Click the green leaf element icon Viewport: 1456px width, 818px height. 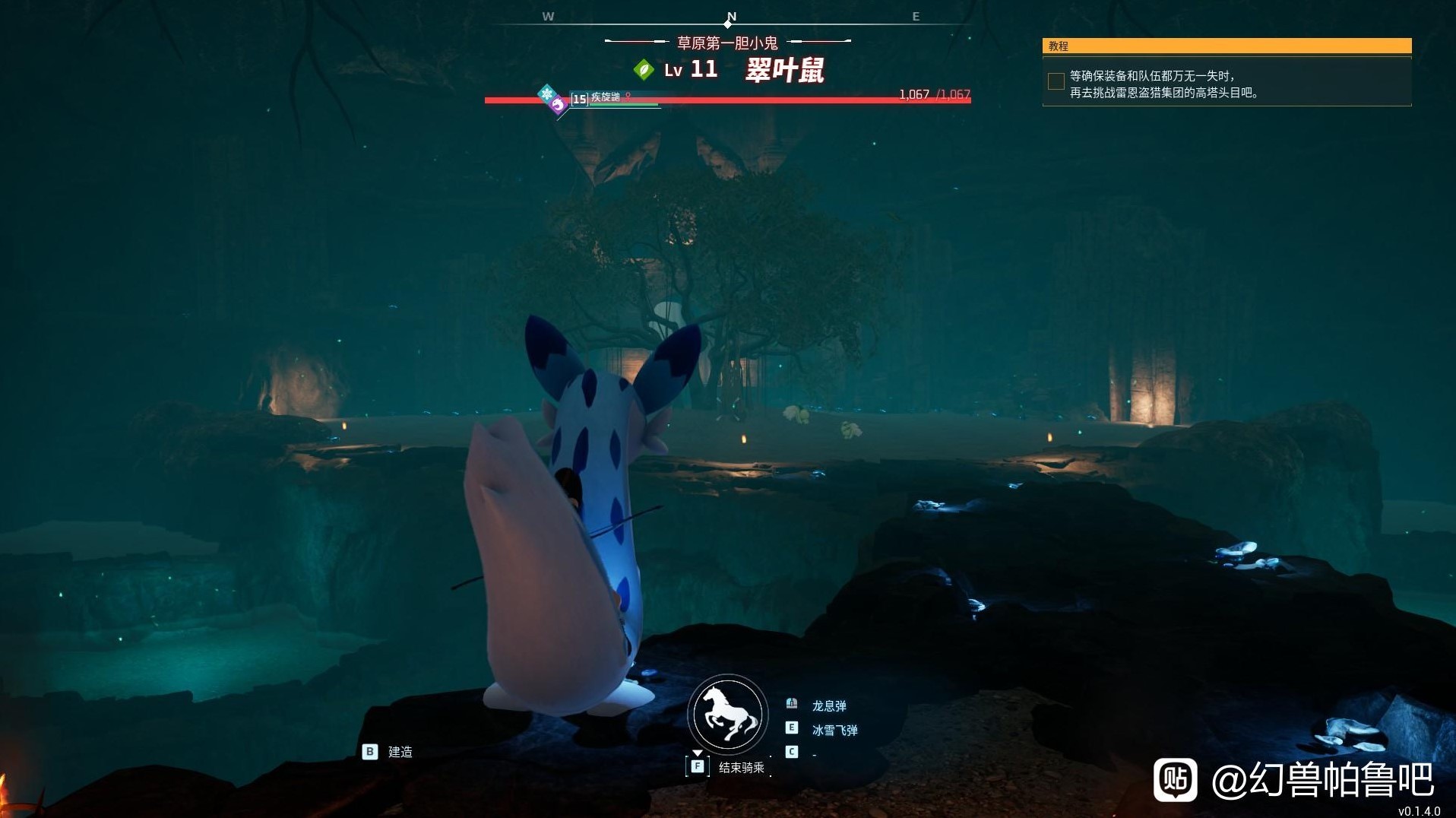[x=644, y=70]
